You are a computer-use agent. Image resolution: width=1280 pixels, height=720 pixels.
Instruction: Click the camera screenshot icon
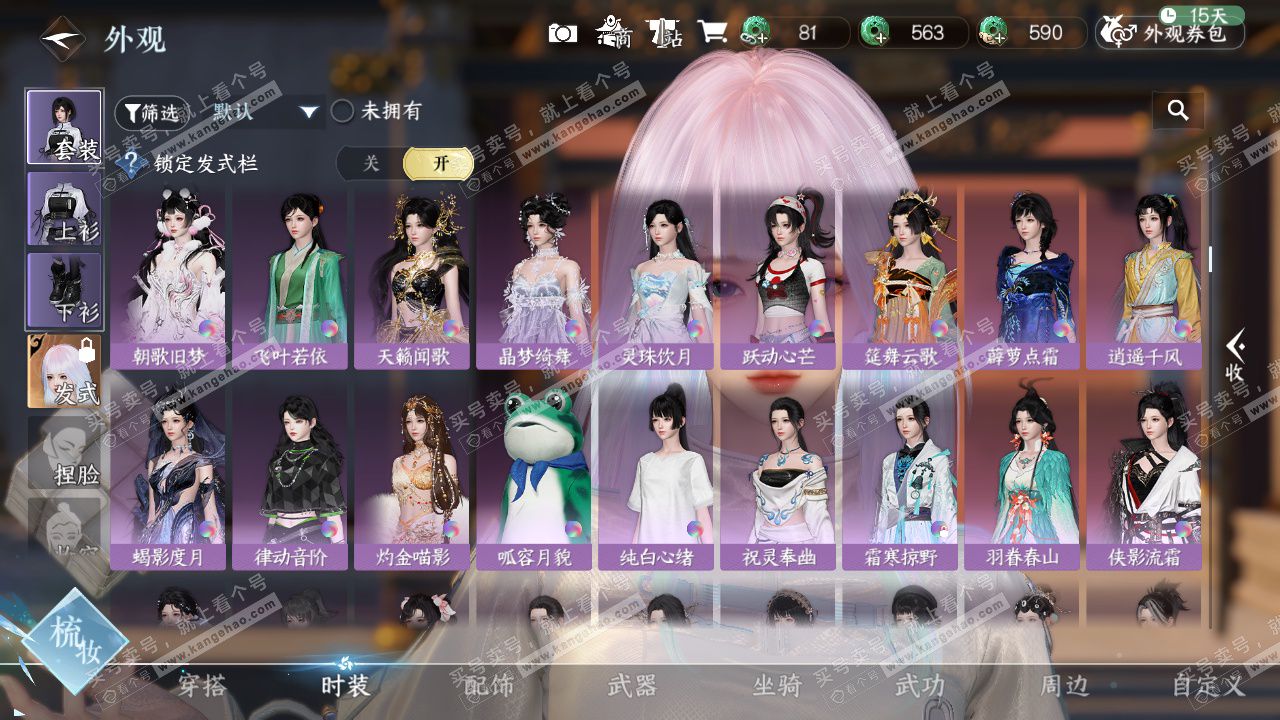pyautogui.click(x=563, y=33)
